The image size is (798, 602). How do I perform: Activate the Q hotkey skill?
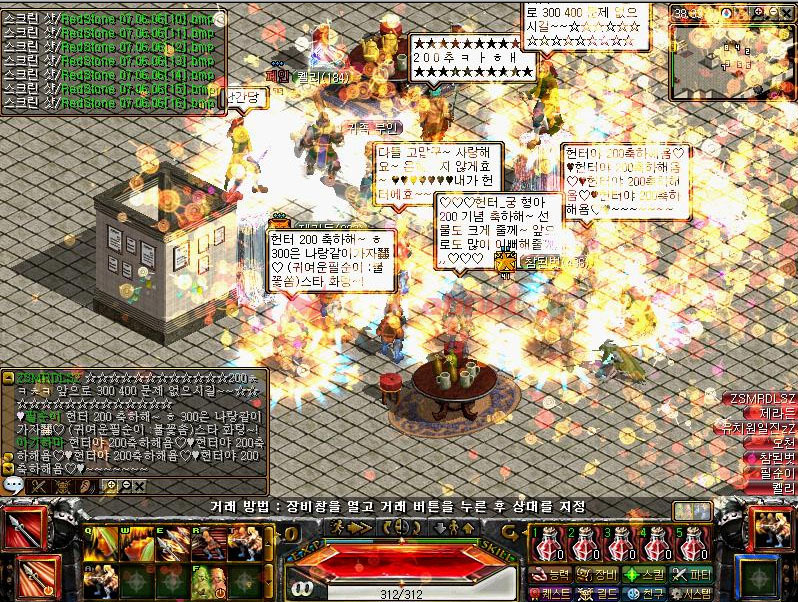click(101, 544)
